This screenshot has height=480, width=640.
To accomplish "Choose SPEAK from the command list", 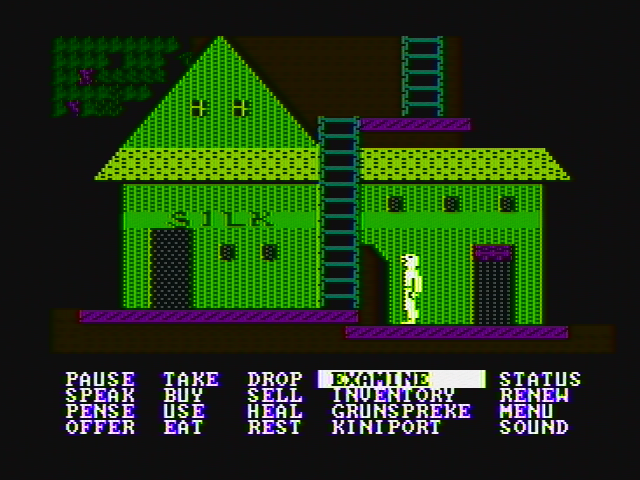I will pyautogui.click(x=100, y=395).
